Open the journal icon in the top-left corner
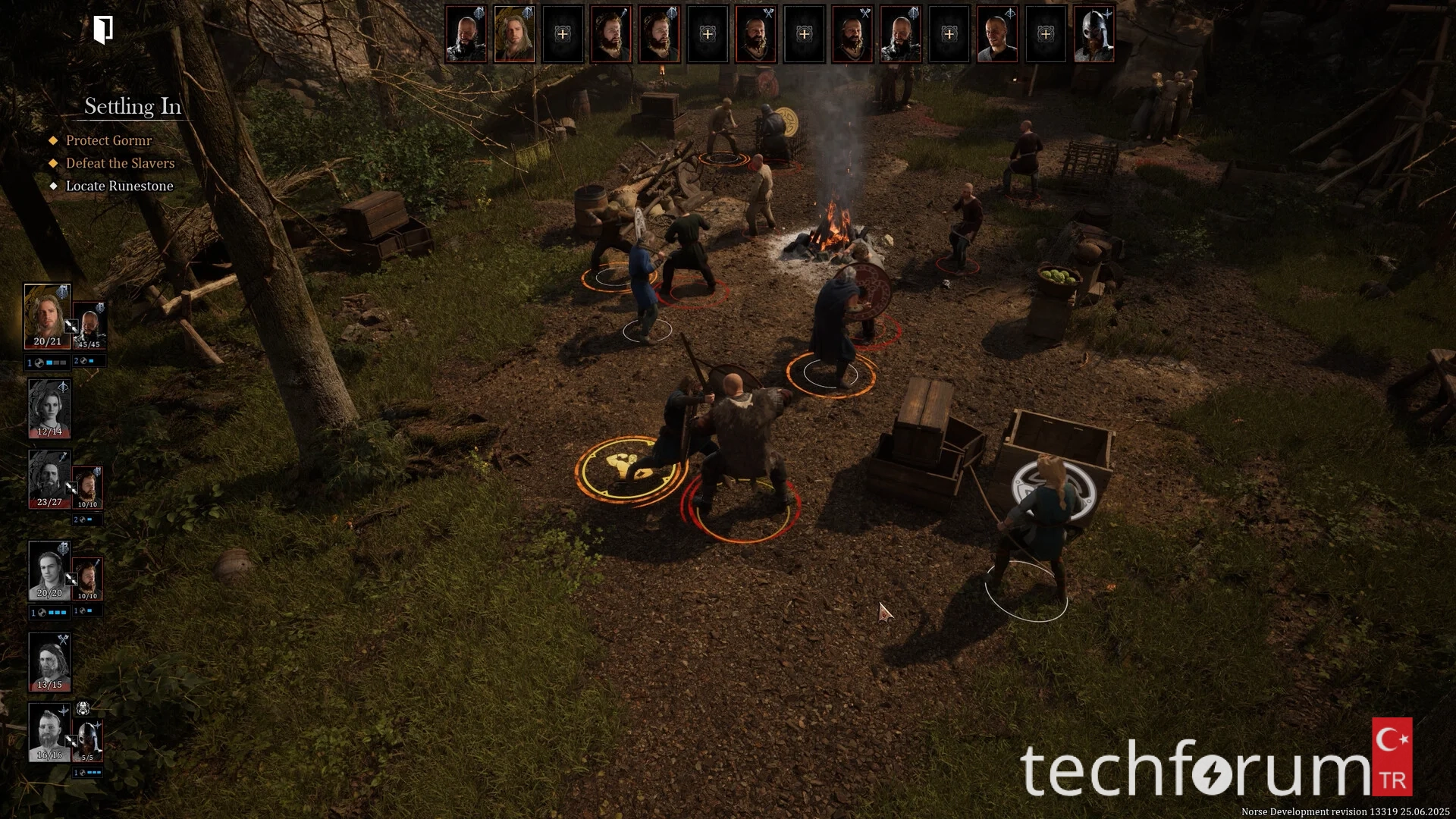Viewport: 1456px width, 819px height. click(103, 30)
